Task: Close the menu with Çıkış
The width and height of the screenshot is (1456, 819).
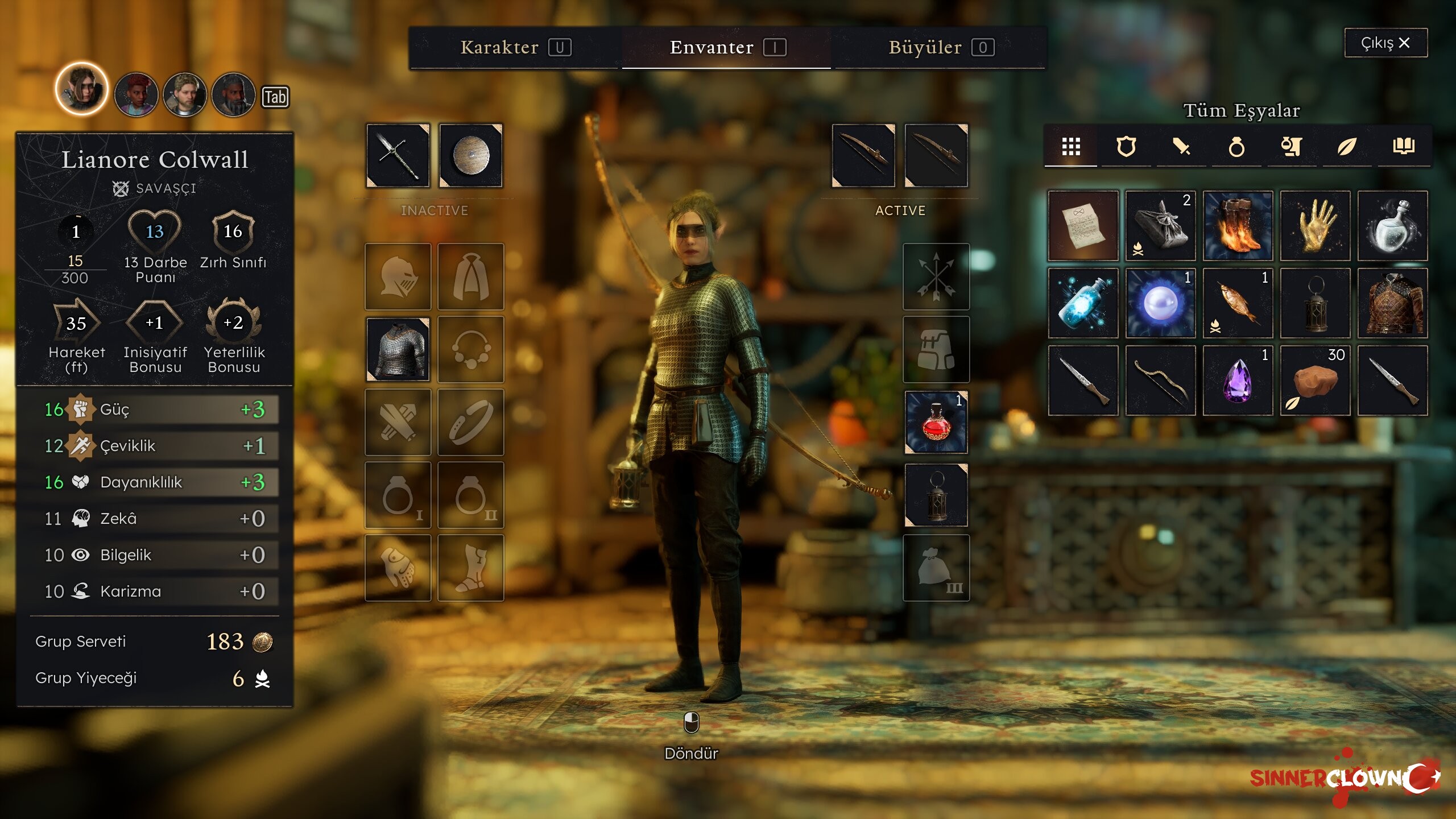Action: pos(1385,43)
